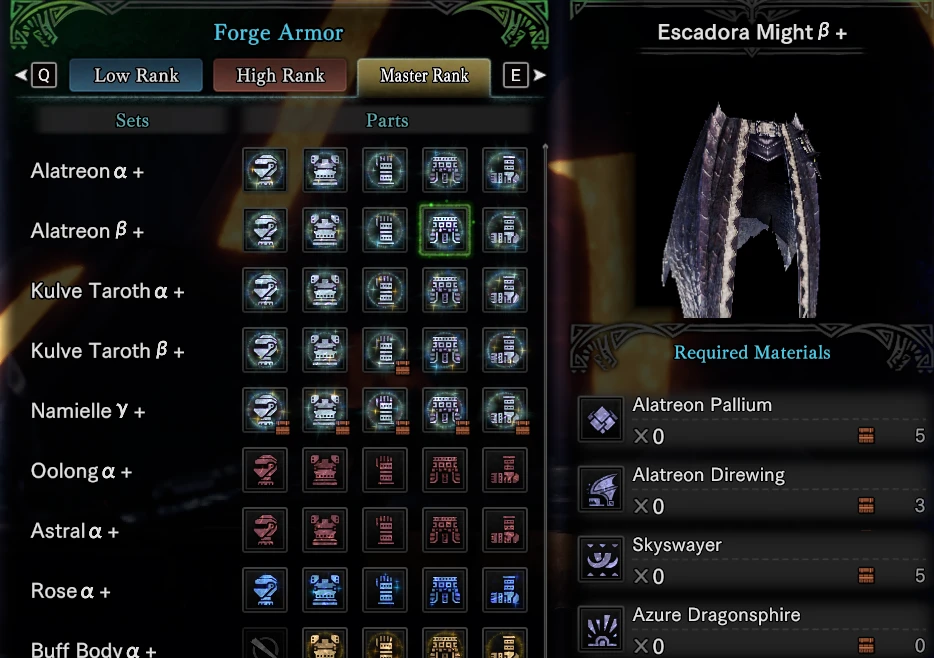Select the Alatreon α + head armor icon
Image resolution: width=934 pixels, height=658 pixels.
pyautogui.click(x=265, y=171)
